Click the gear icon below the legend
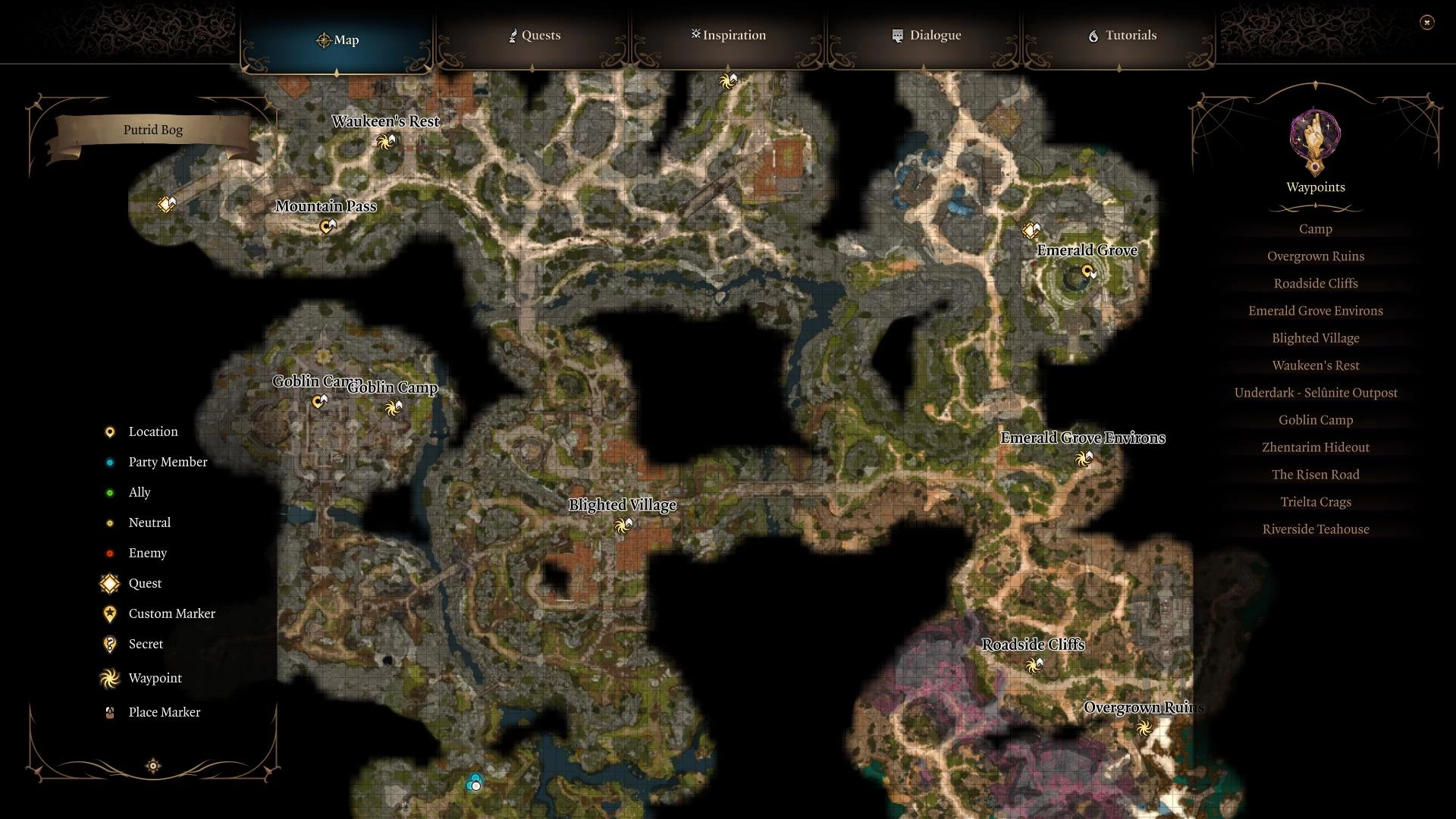The height and width of the screenshot is (819, 1456). tap(153, 766)
